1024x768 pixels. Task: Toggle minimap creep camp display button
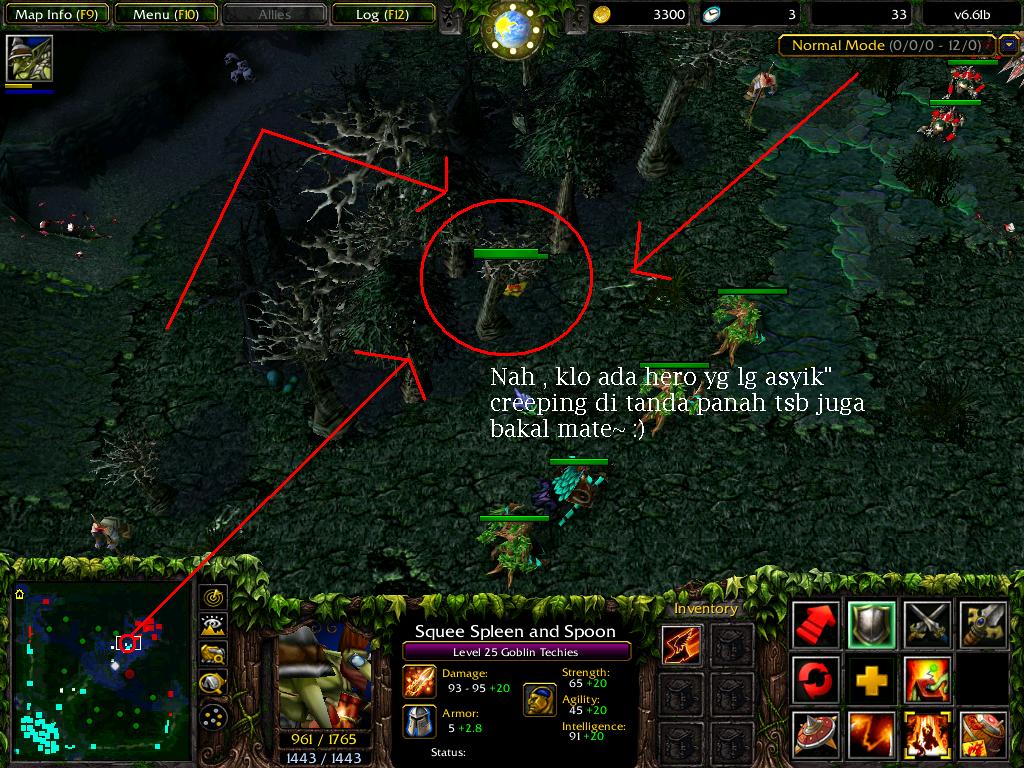[214, 684]
